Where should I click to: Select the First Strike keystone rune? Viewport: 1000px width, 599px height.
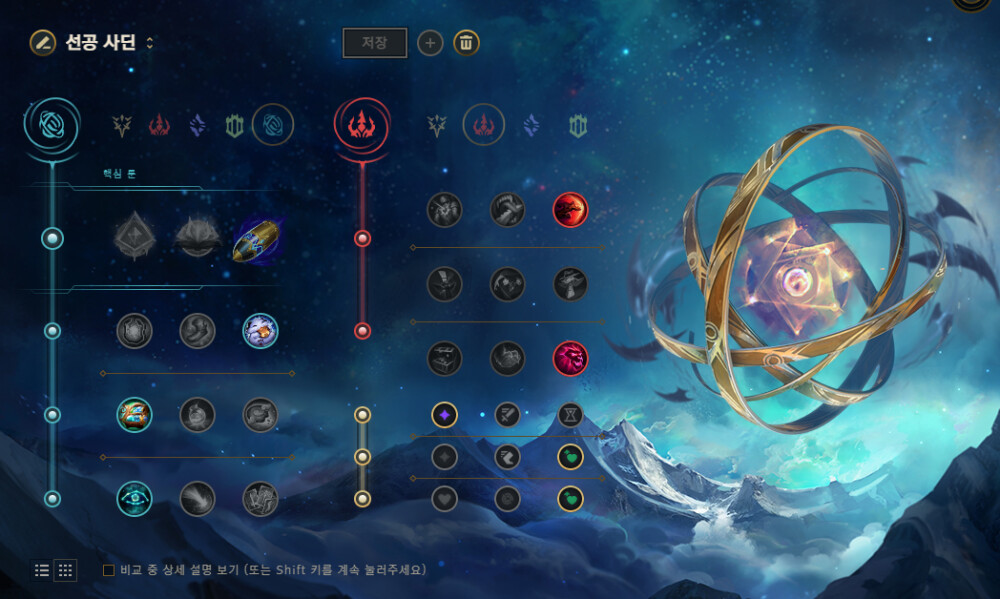[258, 239]
